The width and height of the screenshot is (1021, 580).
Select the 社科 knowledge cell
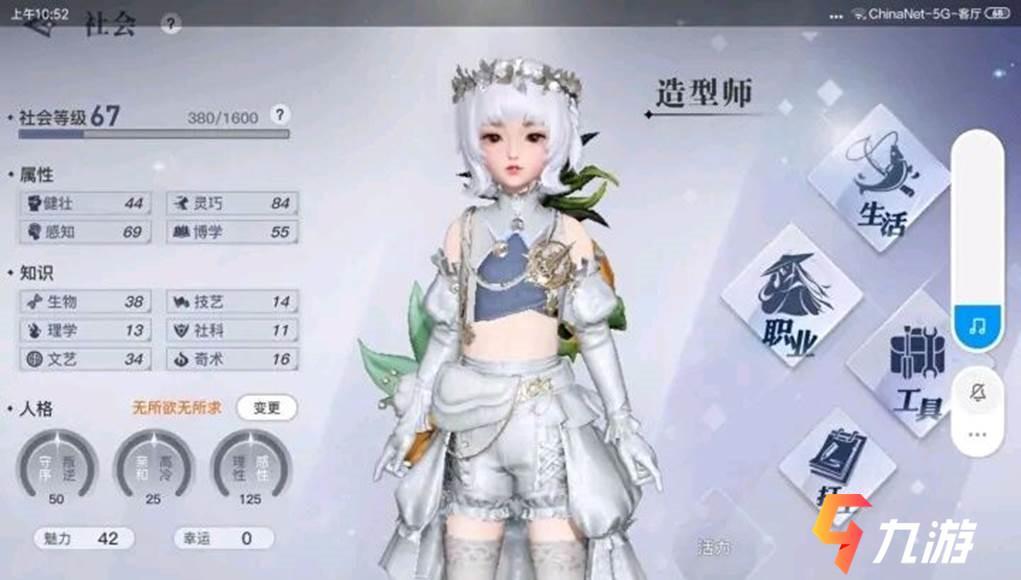coord(232,330)
